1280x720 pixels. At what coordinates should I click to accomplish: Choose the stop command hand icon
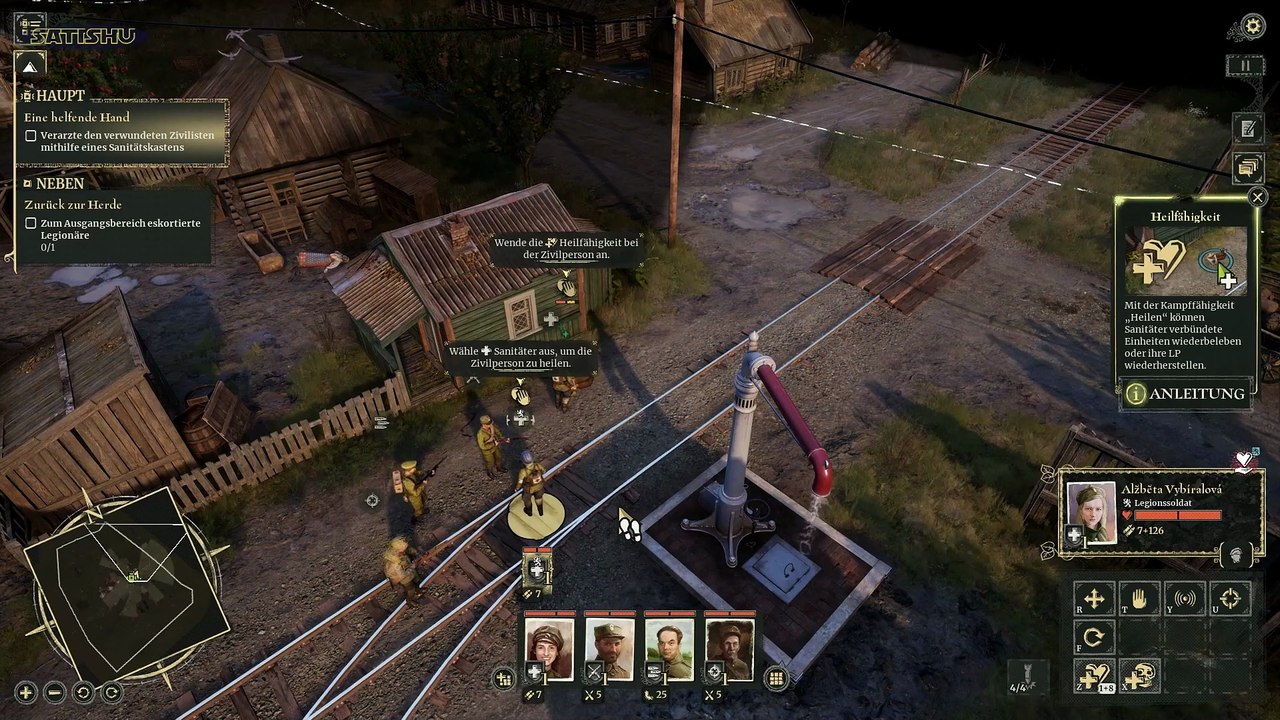(x=1139, y=599)
